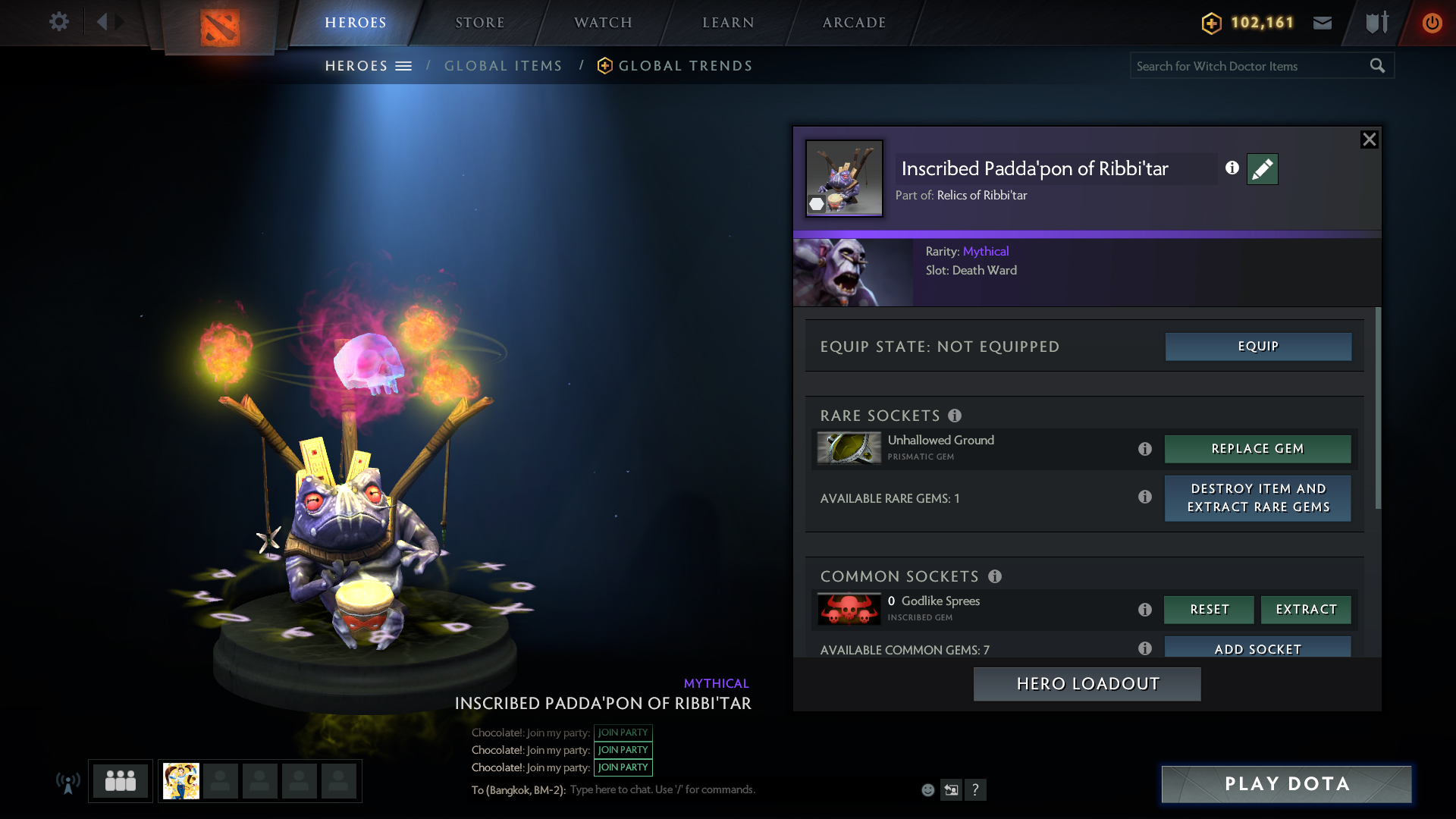Quit the game with the power button
This screenshot has height=819, width=1456.
(x=1432, y=23)
